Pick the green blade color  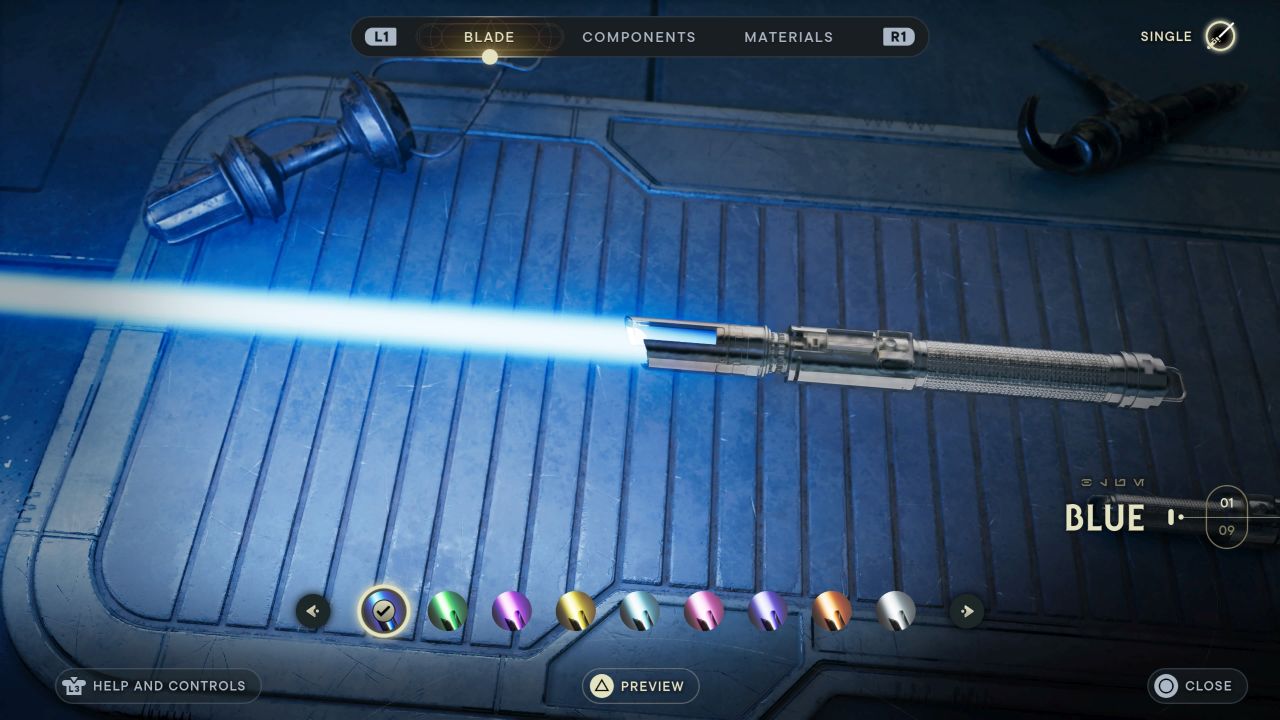pyautogui.click(x=448, y=611)
